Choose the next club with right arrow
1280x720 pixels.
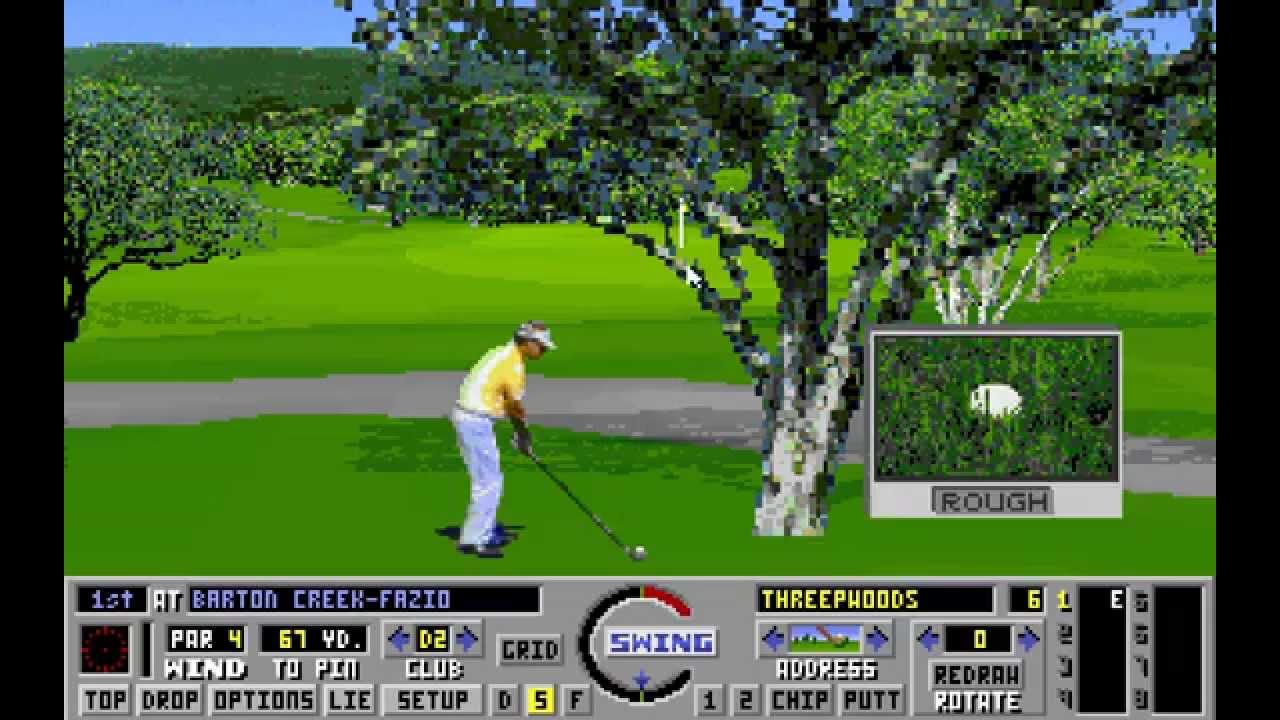467,638
